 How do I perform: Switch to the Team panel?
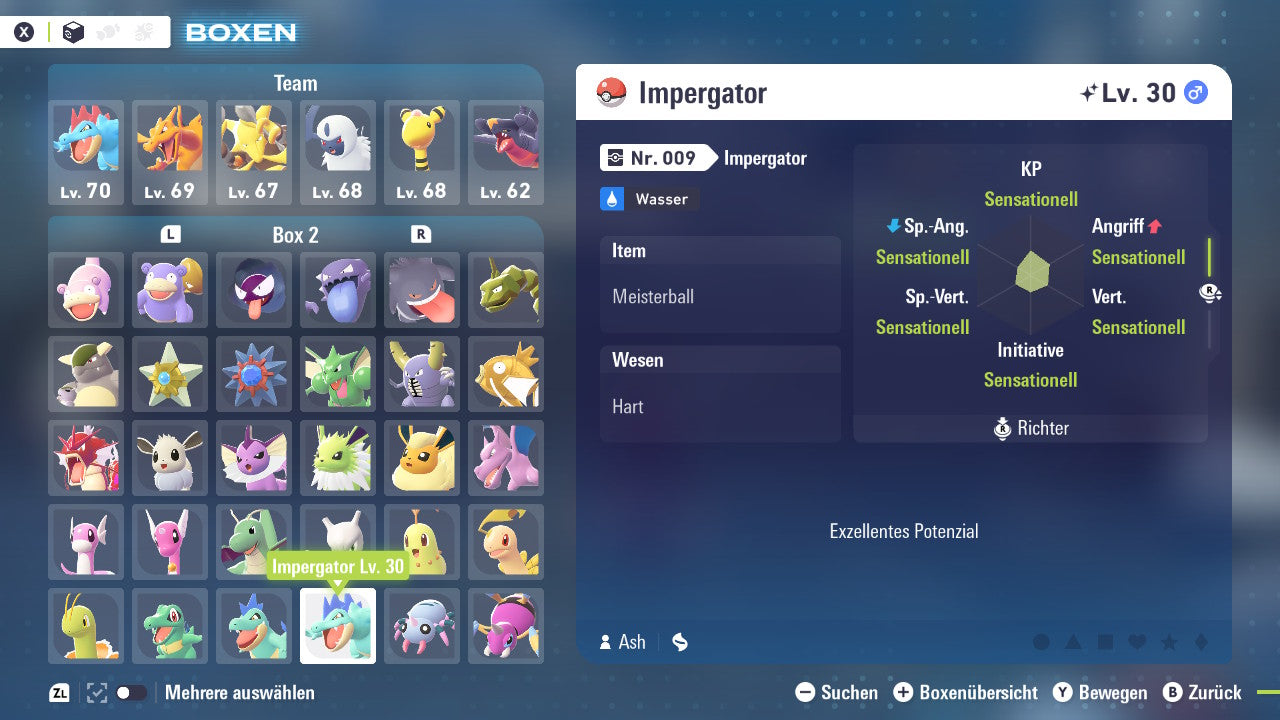(295, 83)
